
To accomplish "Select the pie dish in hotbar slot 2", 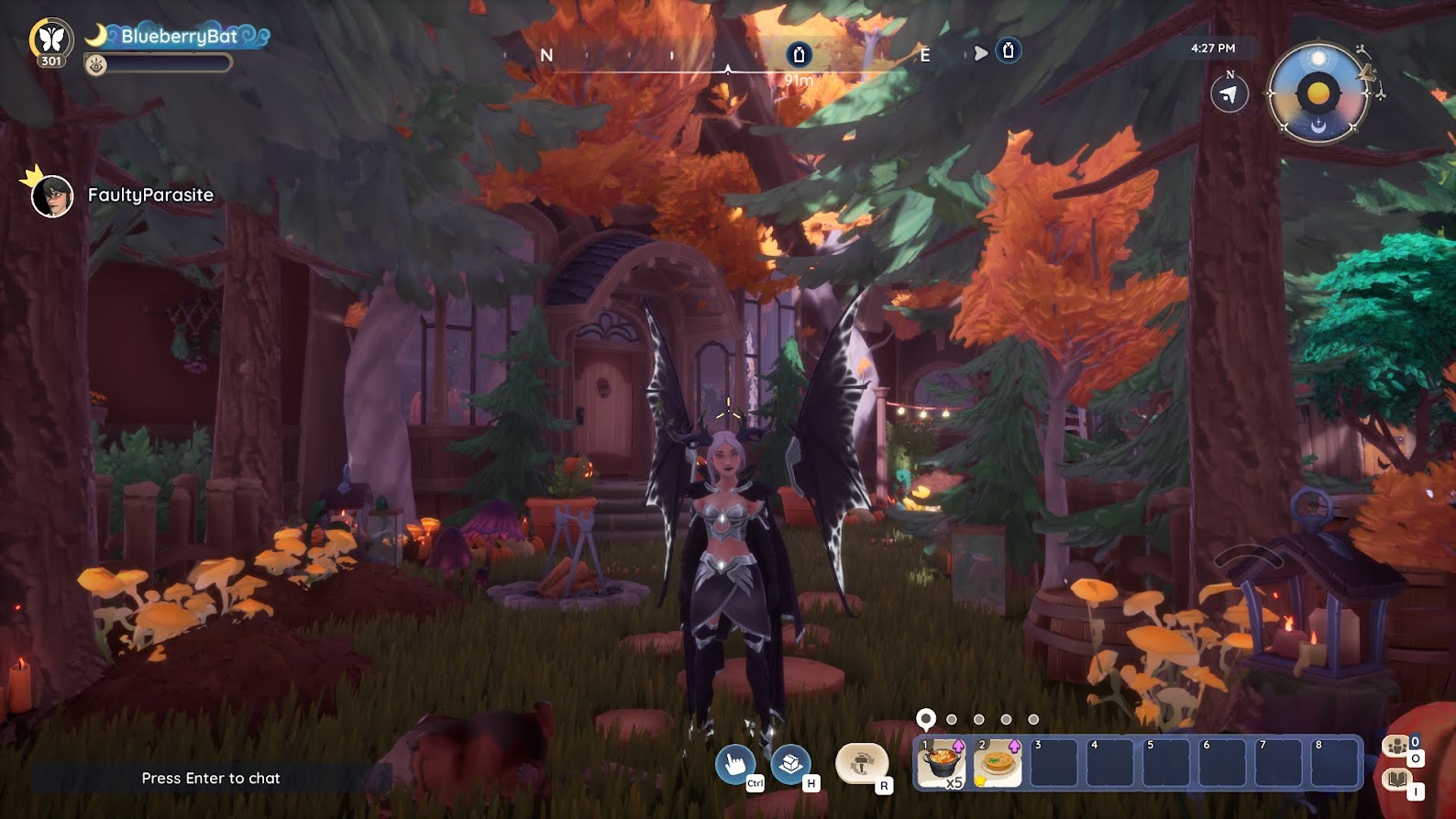I will [998, 763].
